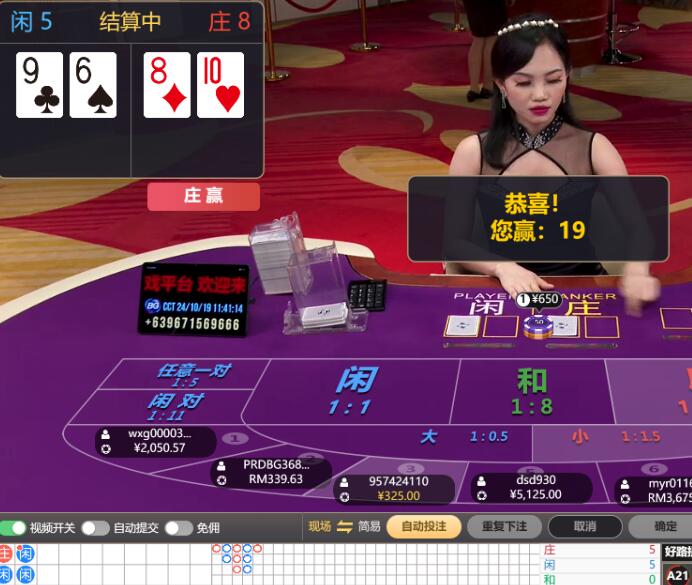Click the 重复下注 repeat bet button
This screenshot has height=585, width=692.
[504, 527]
